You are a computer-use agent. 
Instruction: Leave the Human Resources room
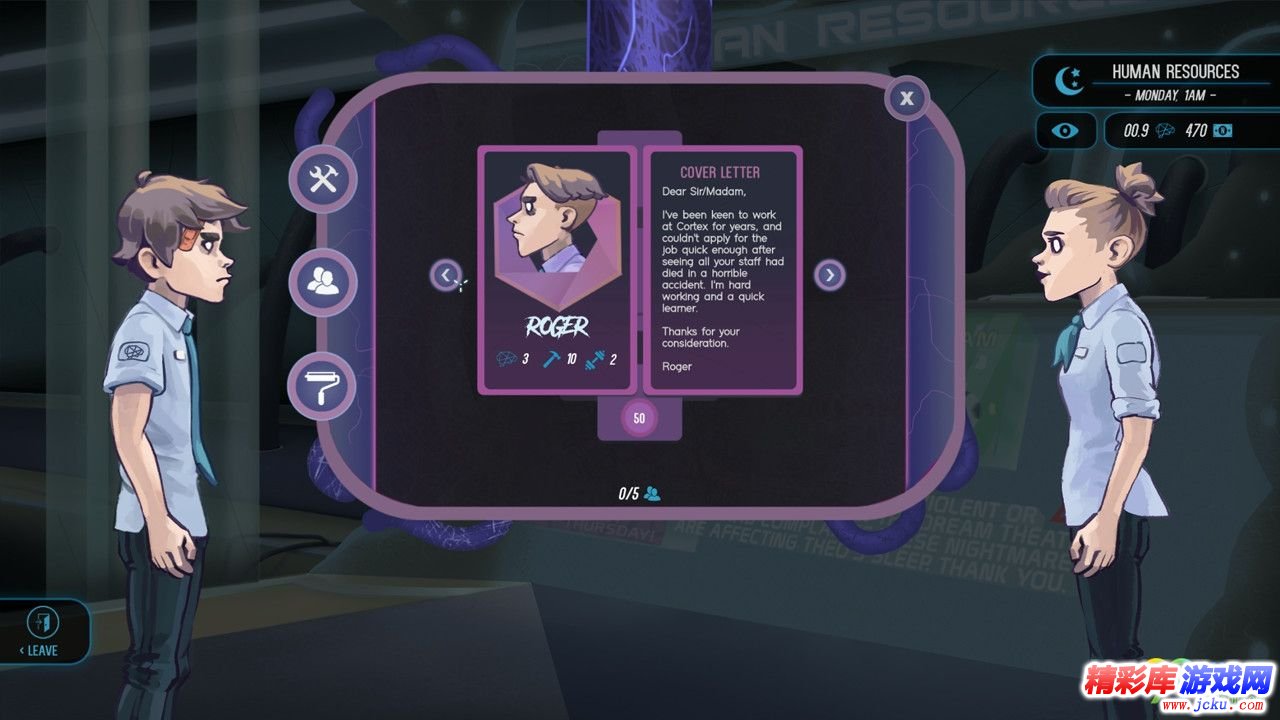43,632
